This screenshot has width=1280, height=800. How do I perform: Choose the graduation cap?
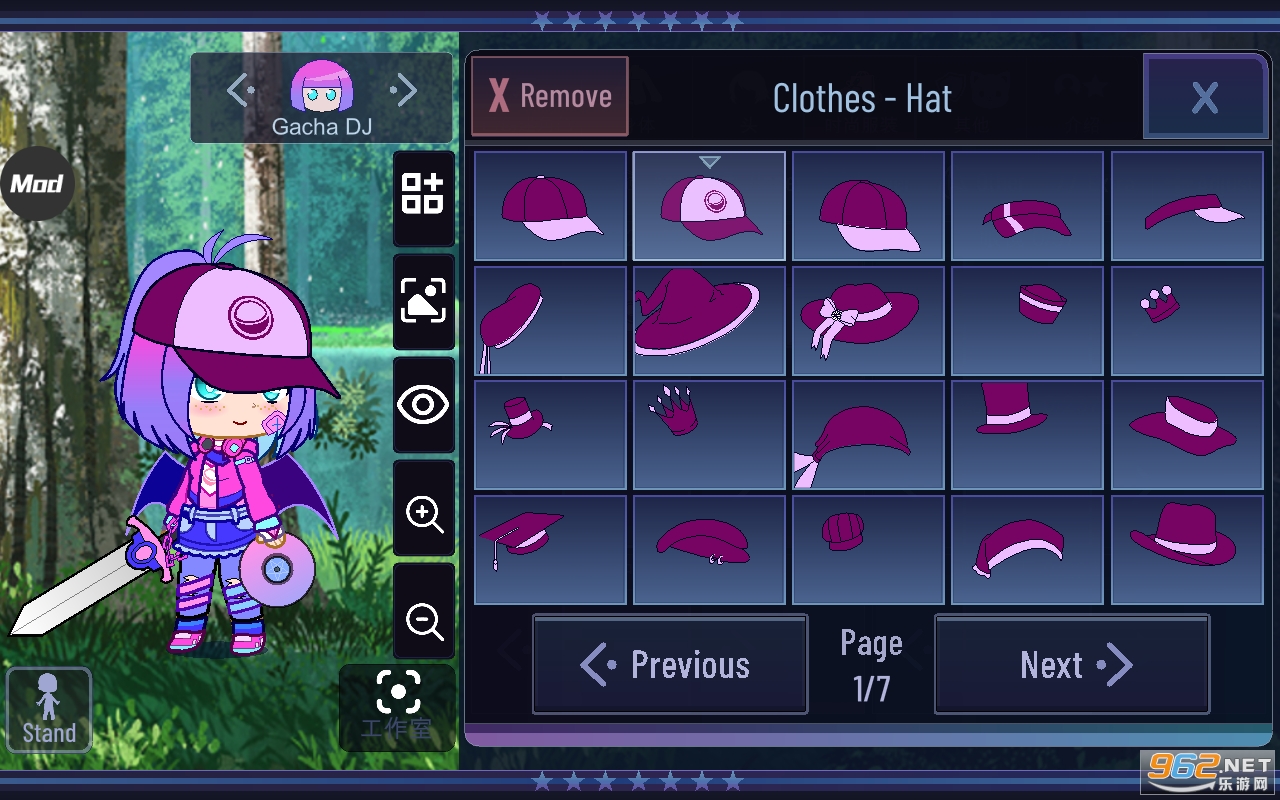(x=550, y=549)
